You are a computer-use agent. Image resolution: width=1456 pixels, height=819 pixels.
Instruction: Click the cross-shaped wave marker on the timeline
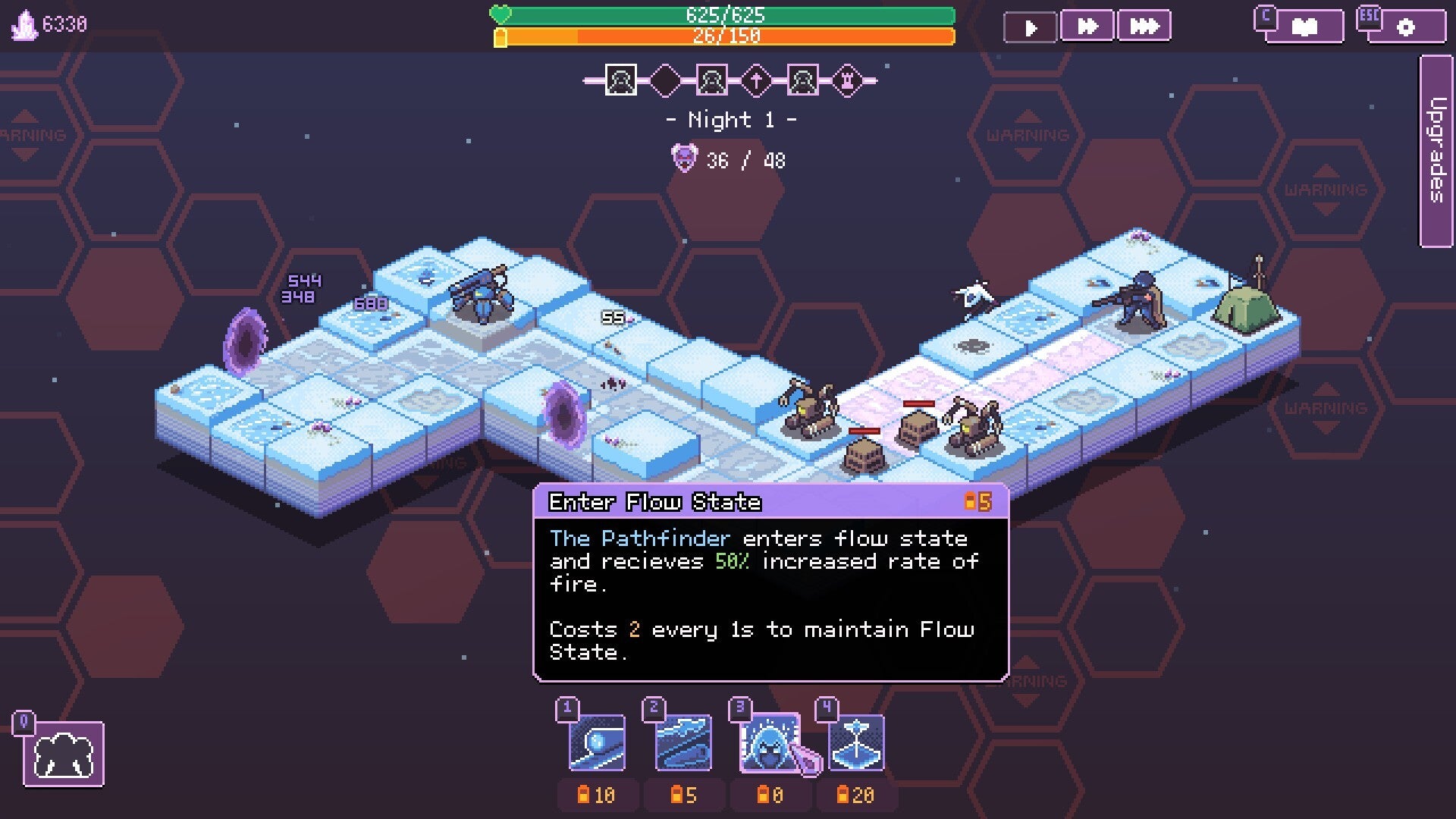[x=758, y=78]
